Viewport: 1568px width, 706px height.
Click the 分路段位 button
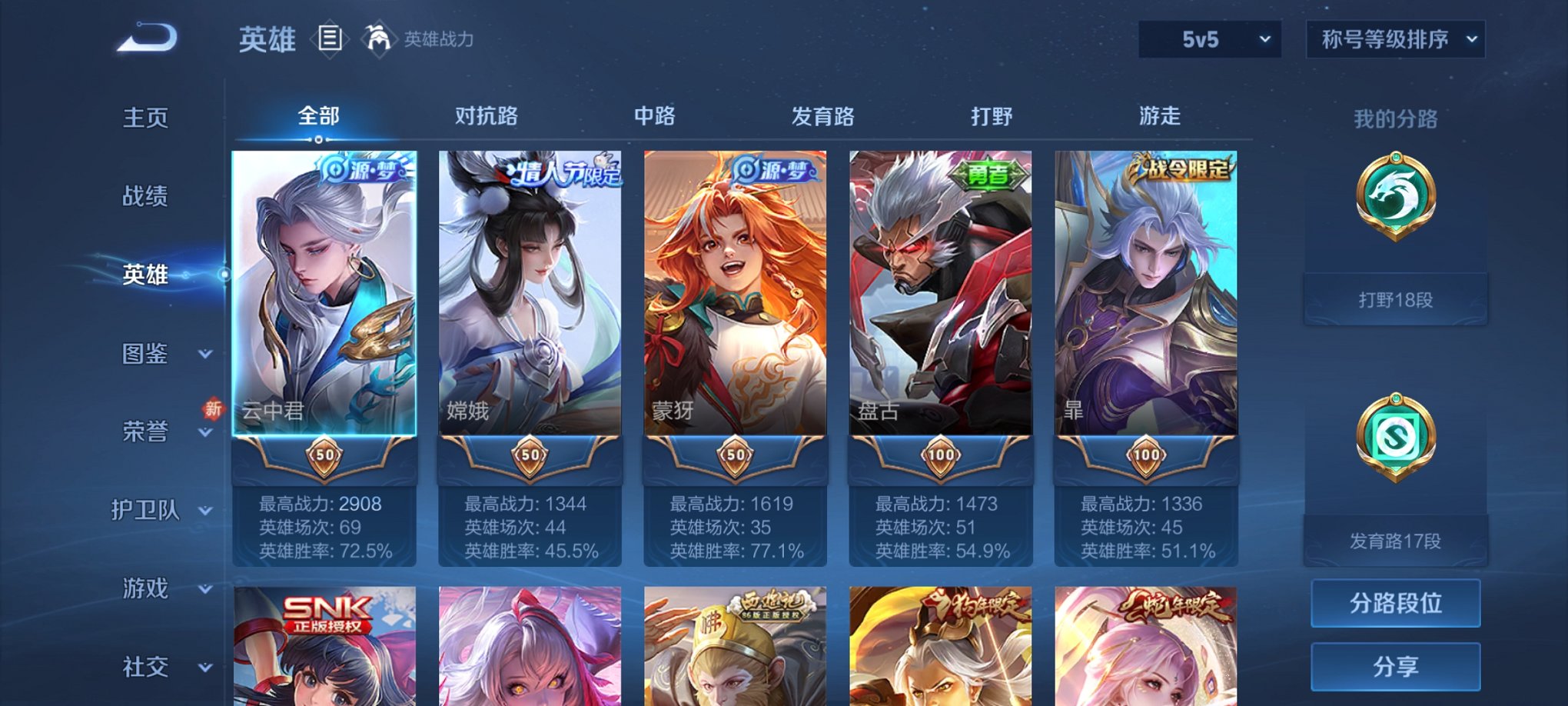[1396, 603]
